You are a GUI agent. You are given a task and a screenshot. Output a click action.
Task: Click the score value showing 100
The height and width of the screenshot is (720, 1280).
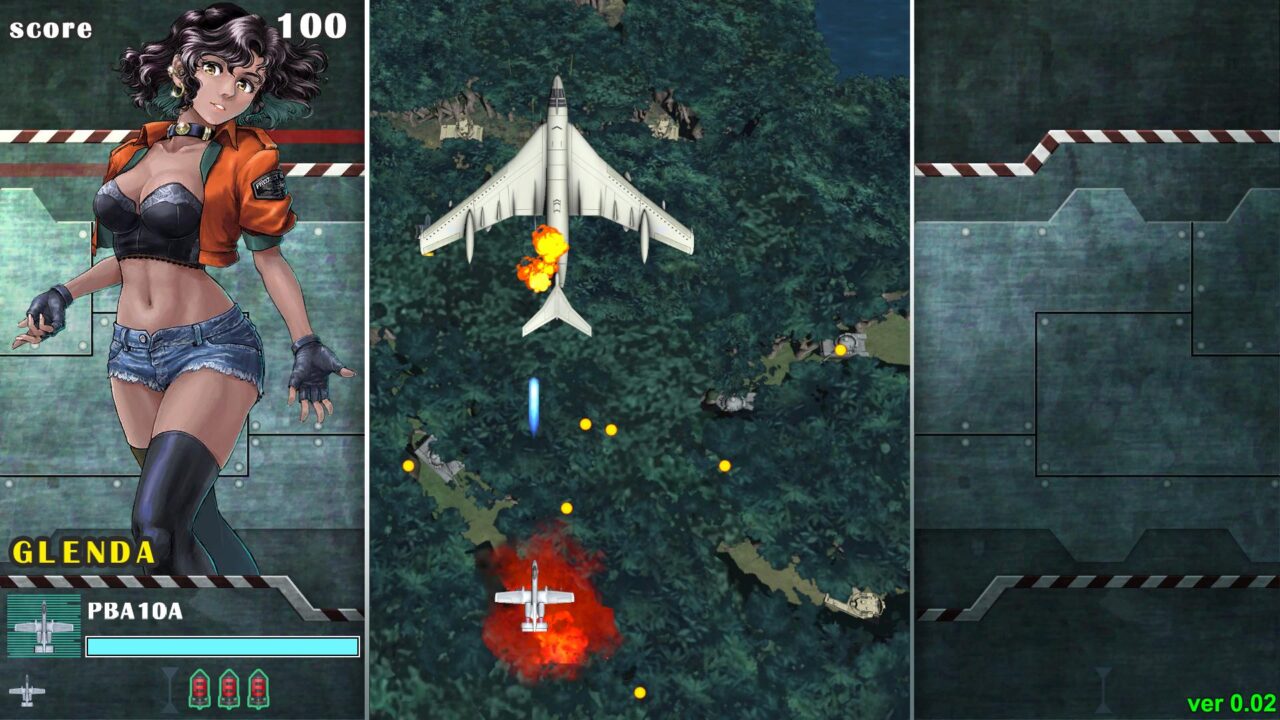313,24
